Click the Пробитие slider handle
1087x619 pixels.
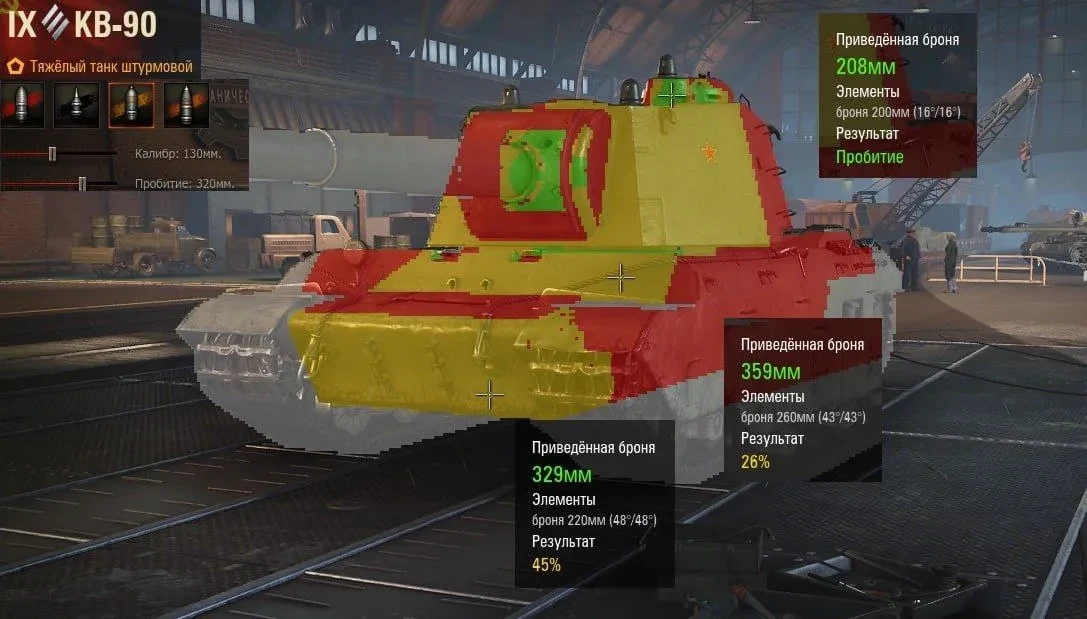point(82,183)
